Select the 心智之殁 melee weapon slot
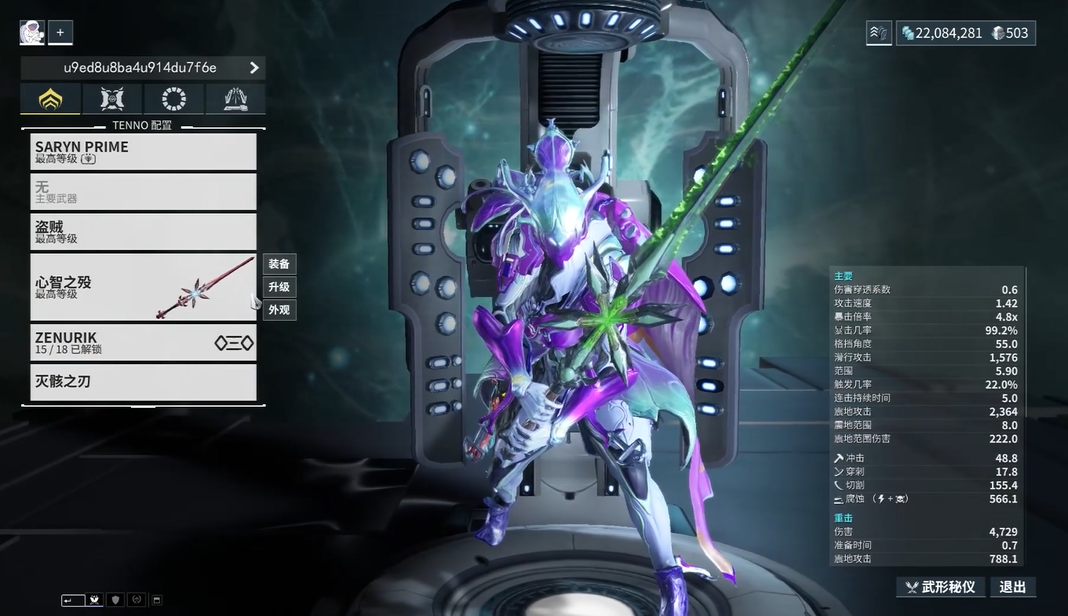Viewport: 1068px width, 616px height. point(143,287)
